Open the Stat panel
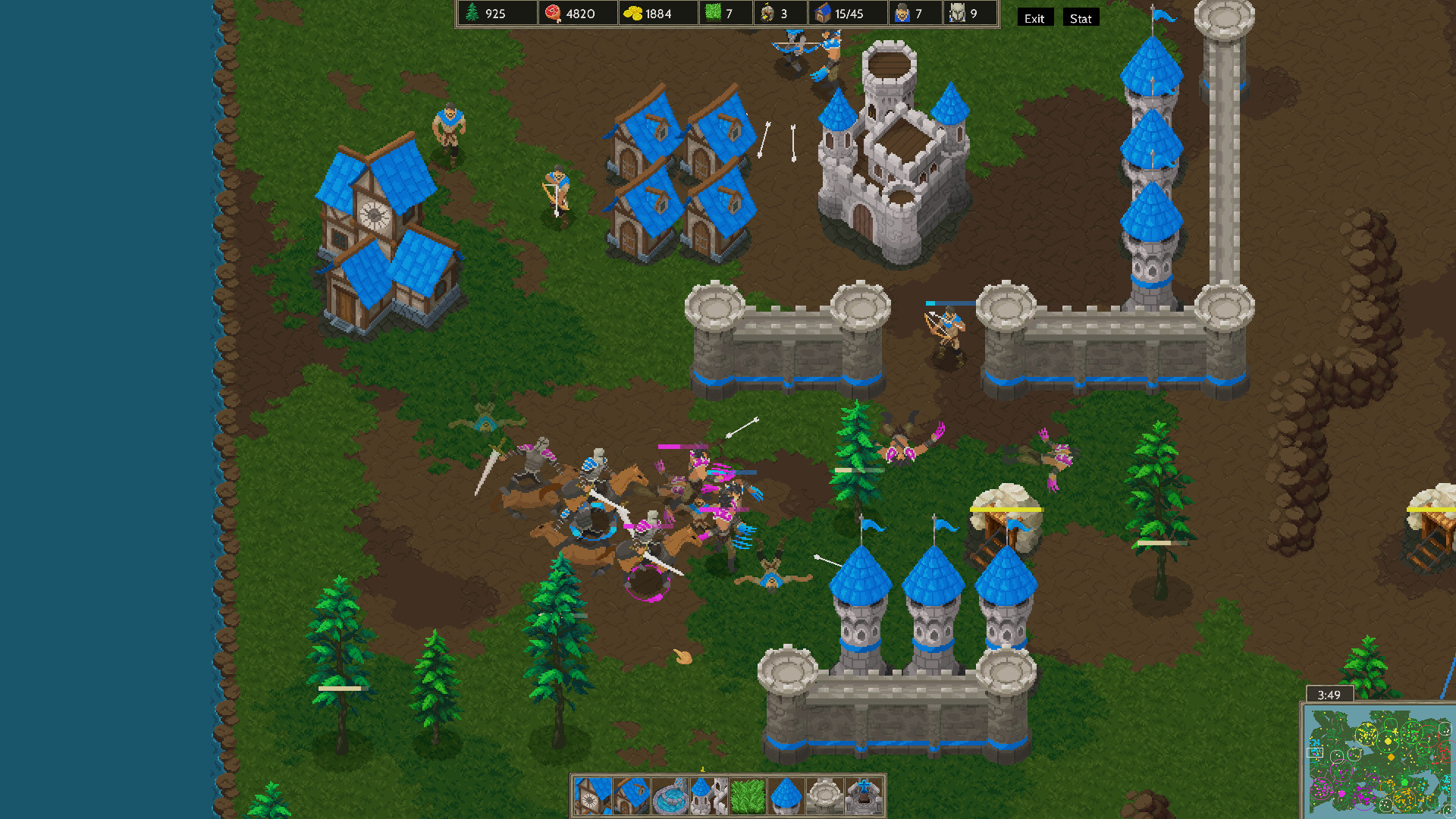 point(1080,18)
